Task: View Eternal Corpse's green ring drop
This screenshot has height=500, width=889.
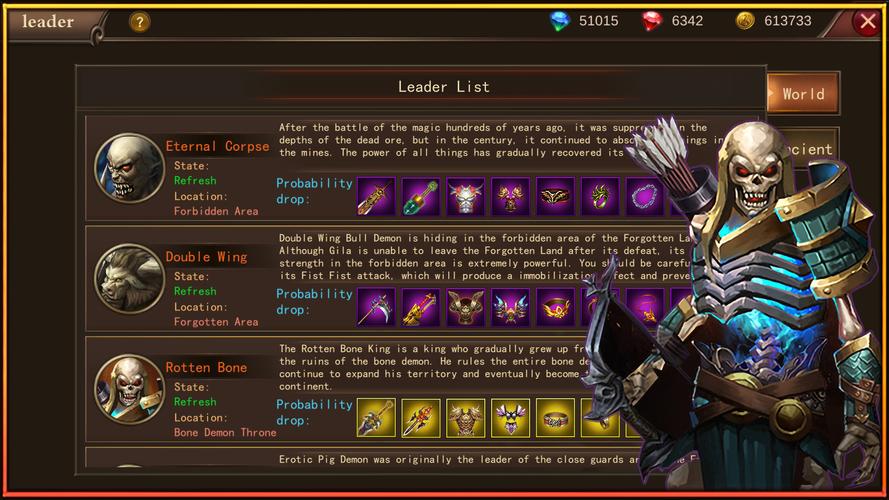Action: point(600,197)
